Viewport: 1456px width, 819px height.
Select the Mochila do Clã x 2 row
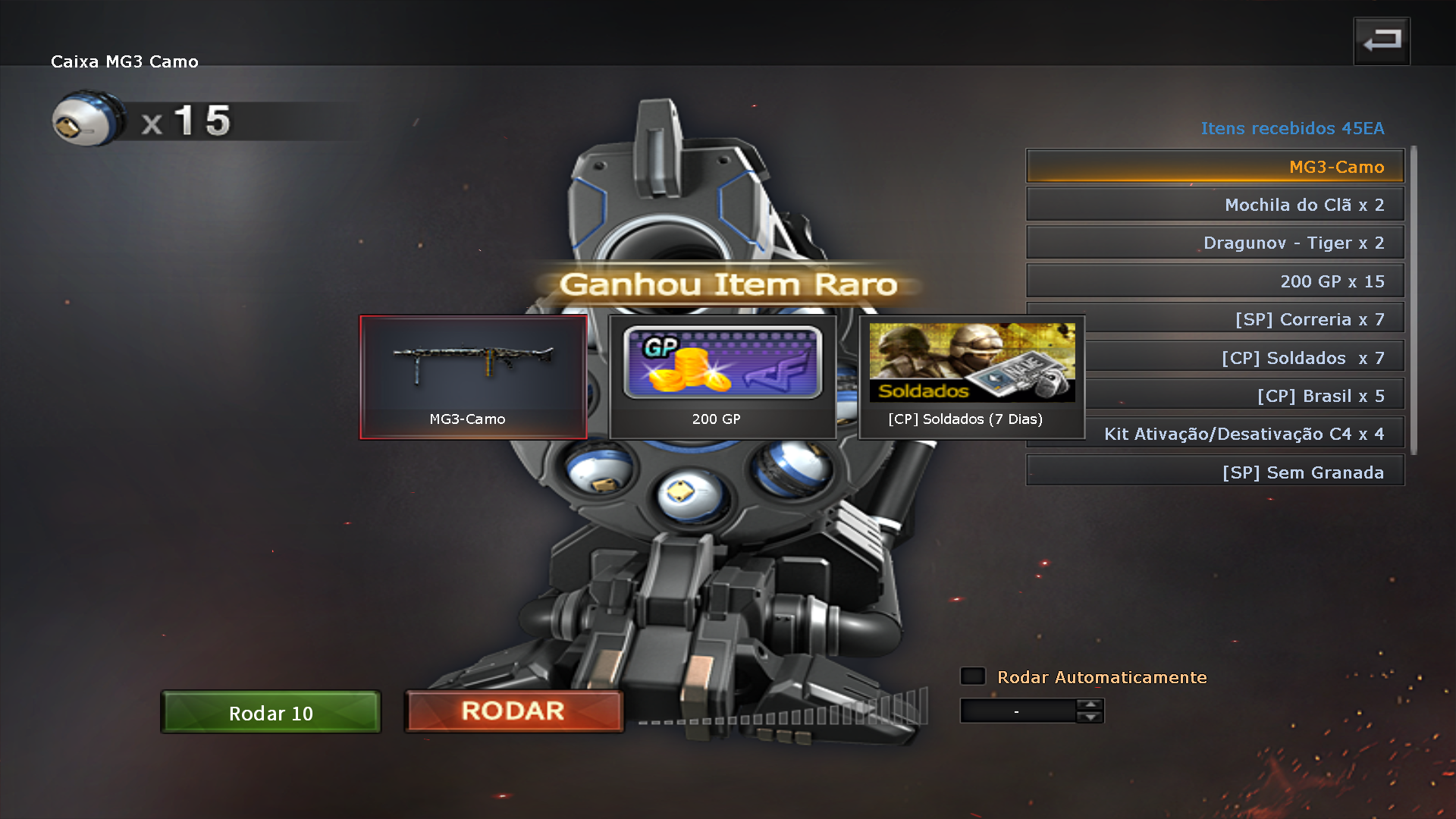coord(1214,205)
